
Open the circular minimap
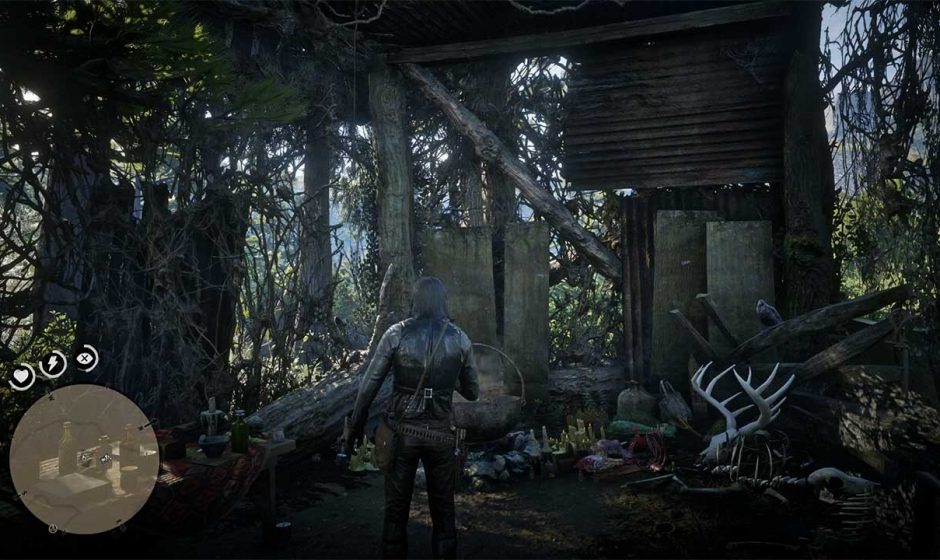pos(84,459)
